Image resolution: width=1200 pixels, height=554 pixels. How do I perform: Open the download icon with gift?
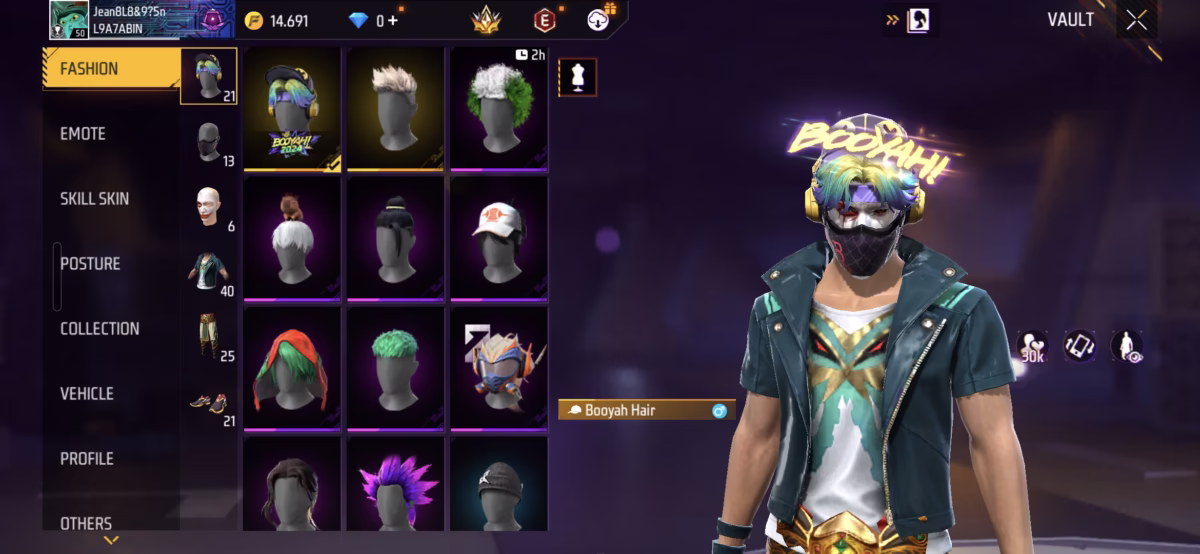click(x=600, y=19)
